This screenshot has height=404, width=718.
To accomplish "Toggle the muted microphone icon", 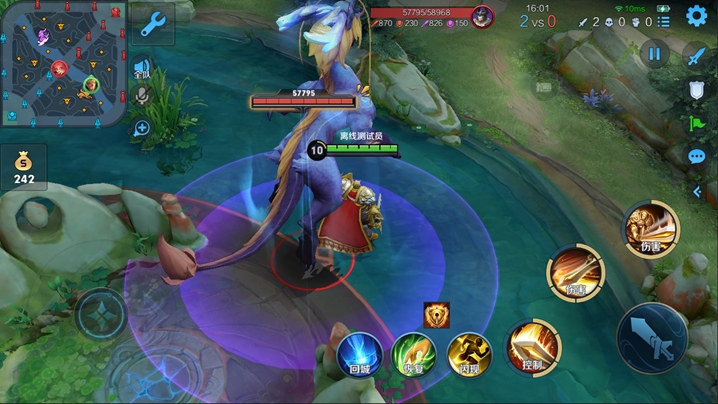I will pos(142,95).
